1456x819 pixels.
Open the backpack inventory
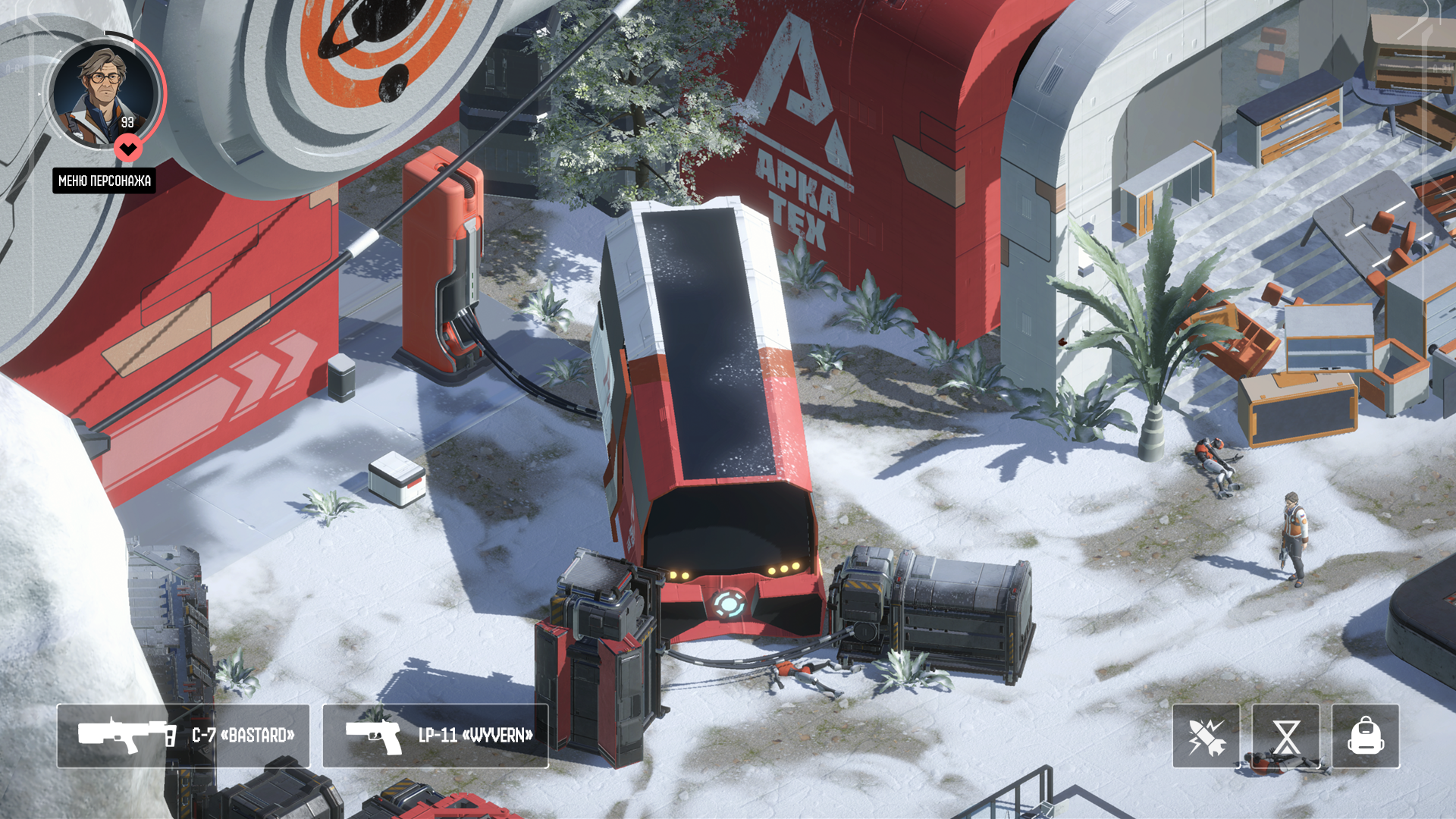point(1365,736)
